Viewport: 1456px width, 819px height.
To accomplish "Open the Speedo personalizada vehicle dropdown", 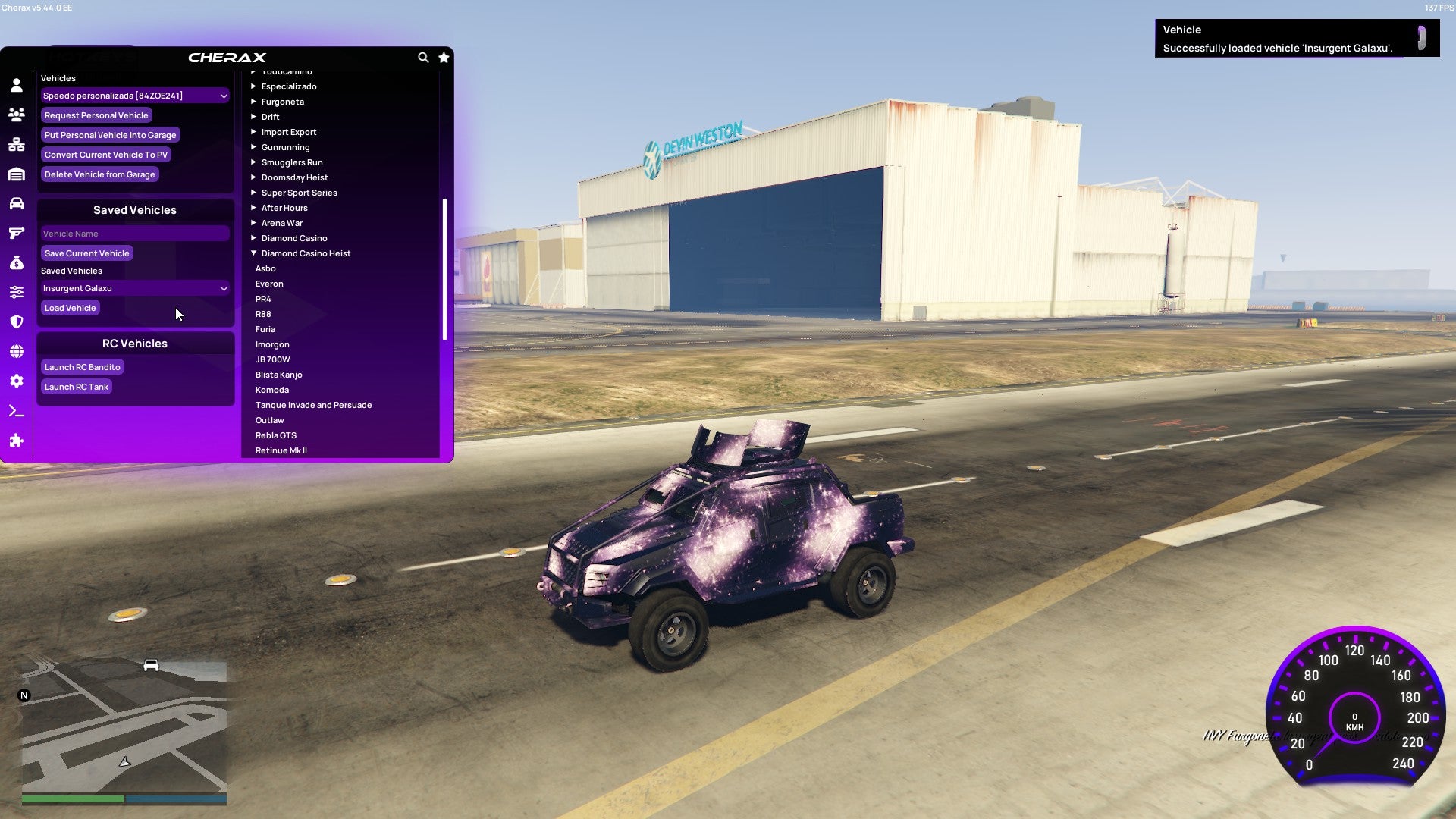I will pyautogui.click(x=135, y=95).
